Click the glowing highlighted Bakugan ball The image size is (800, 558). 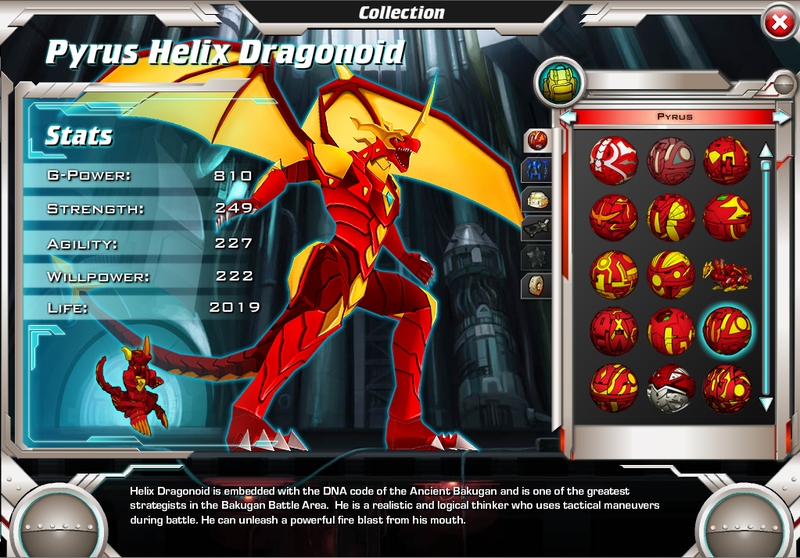click(x=727, y=328)
